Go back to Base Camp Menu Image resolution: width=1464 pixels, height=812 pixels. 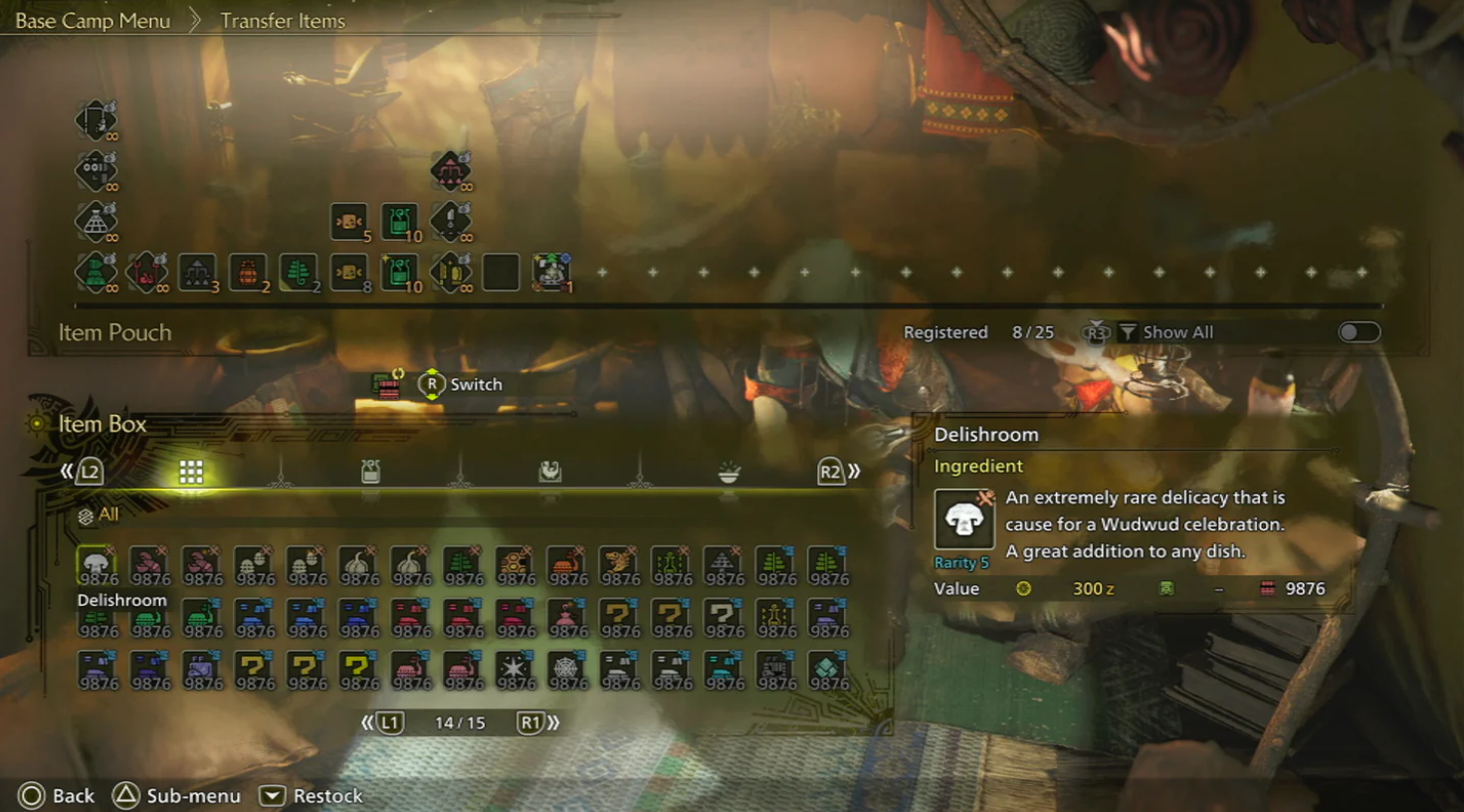93,21
